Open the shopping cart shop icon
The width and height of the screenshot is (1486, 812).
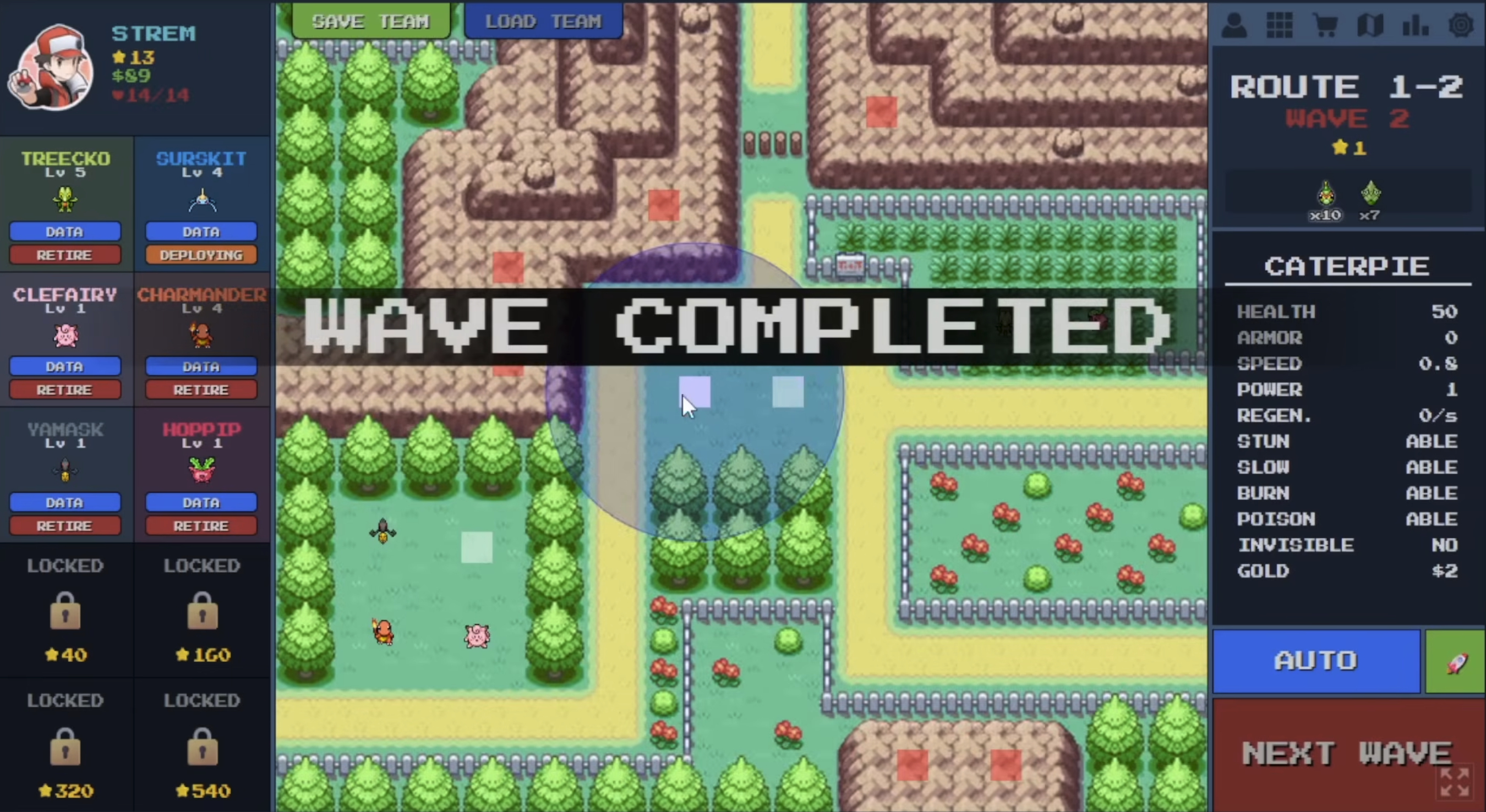[1325, 25]
